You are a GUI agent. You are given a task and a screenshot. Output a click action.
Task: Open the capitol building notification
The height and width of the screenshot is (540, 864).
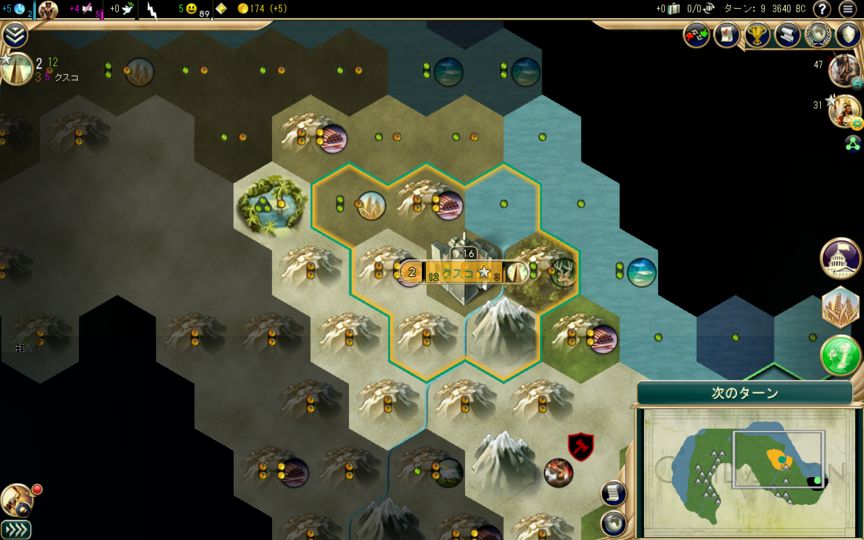[x=841, y=258]
